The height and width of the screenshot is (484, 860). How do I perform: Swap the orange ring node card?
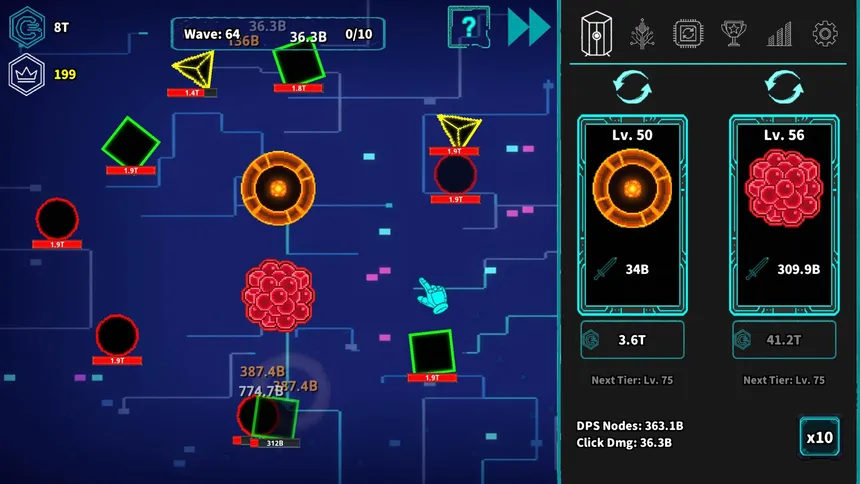tap(632, 86)
